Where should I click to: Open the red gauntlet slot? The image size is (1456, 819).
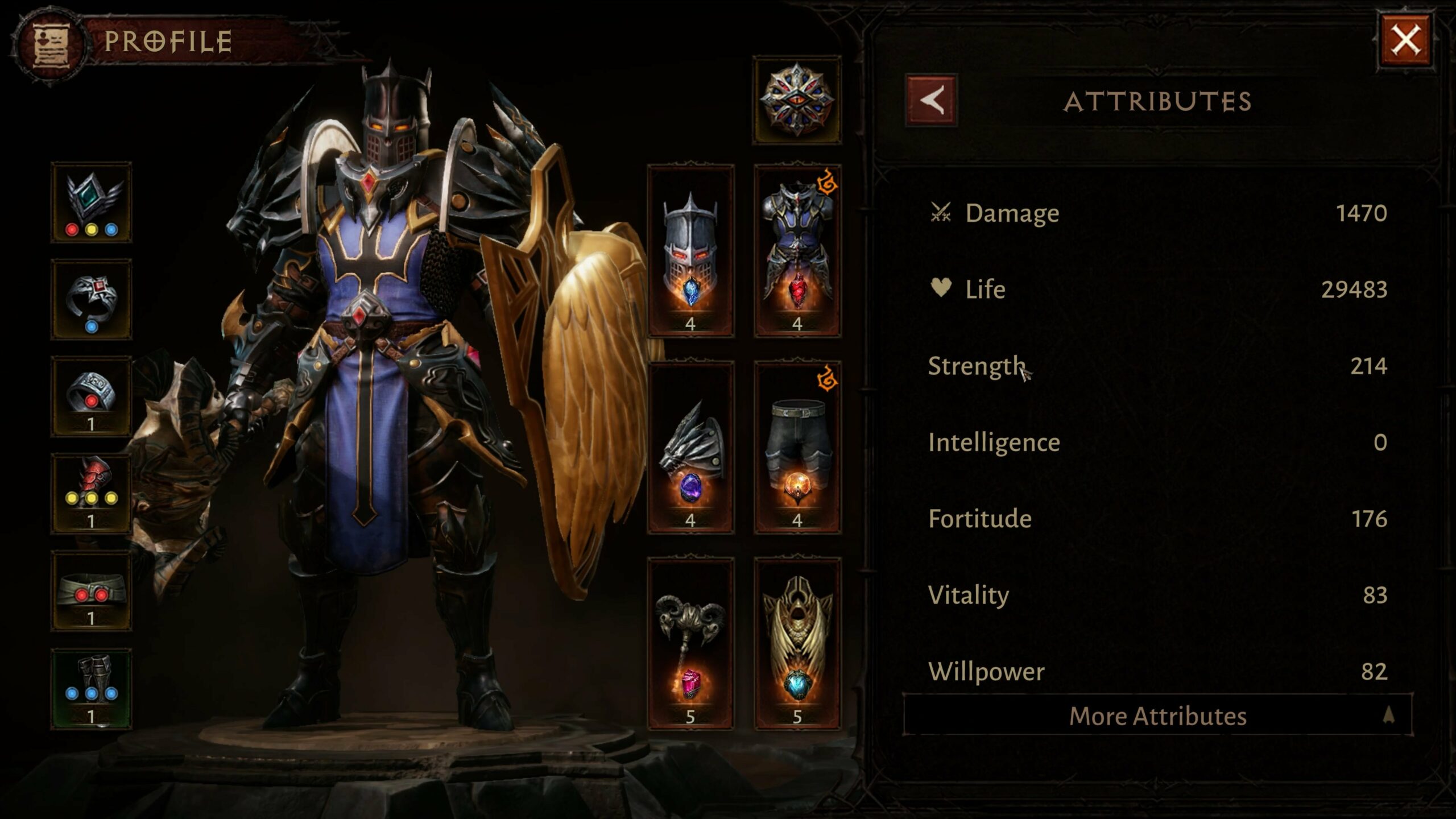(92, 494)
